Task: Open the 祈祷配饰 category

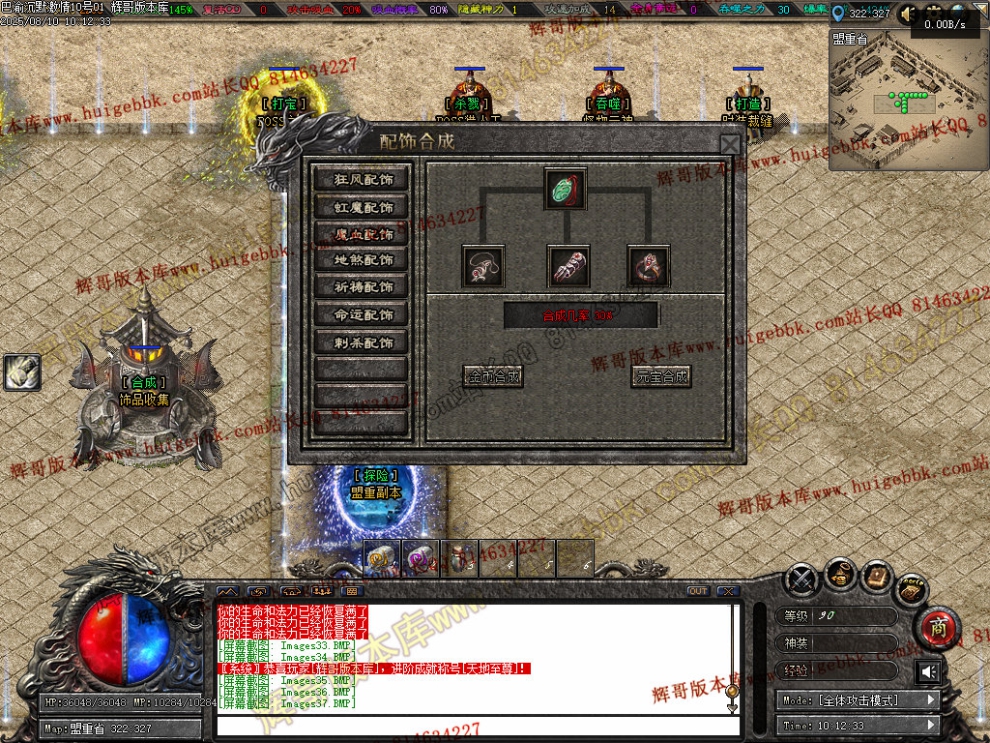Action: [363, 287]
